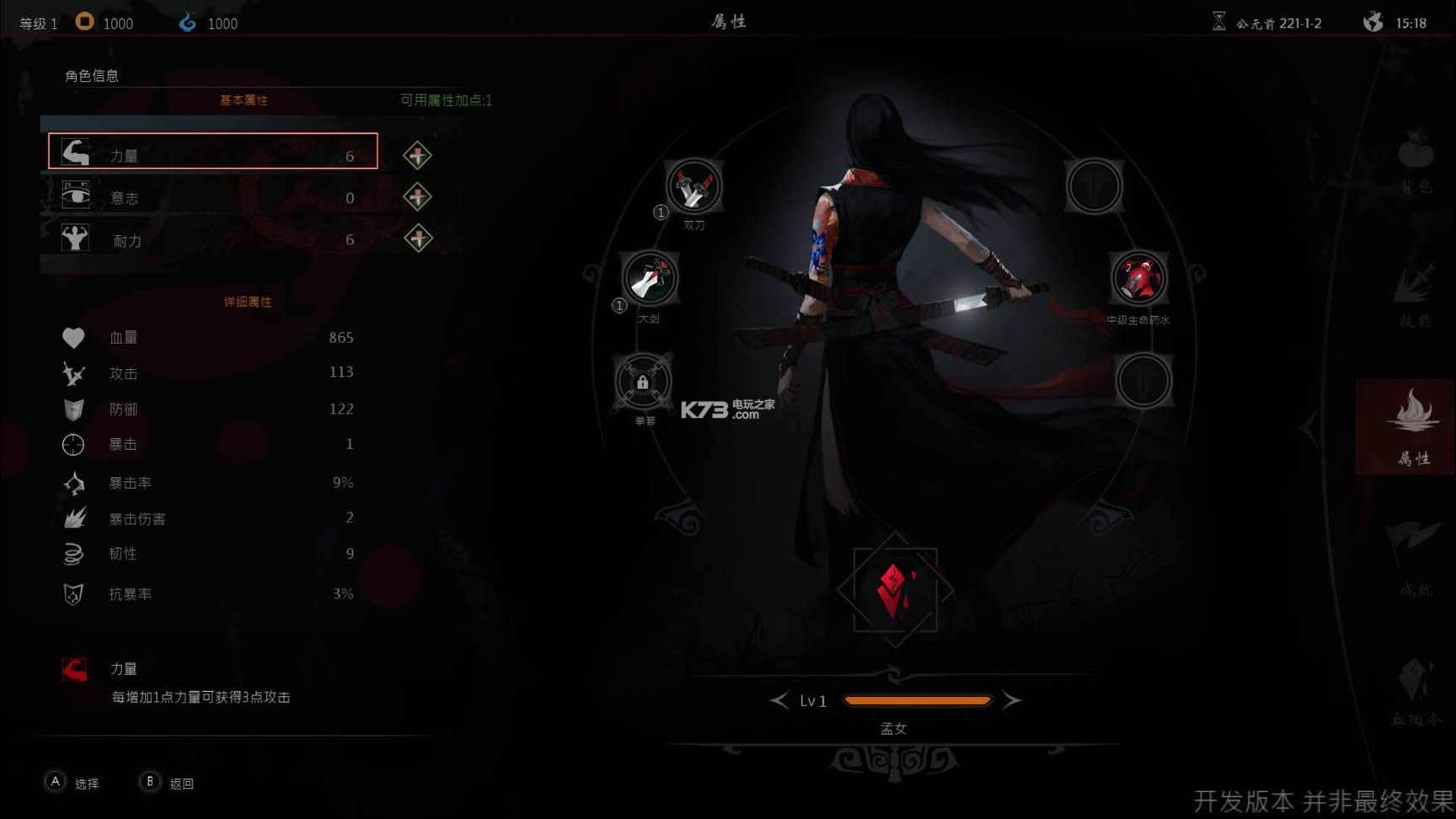Click the red crystal emblem below the character
The width and height of the screenshot is (1456, 819).
point(895,589)
